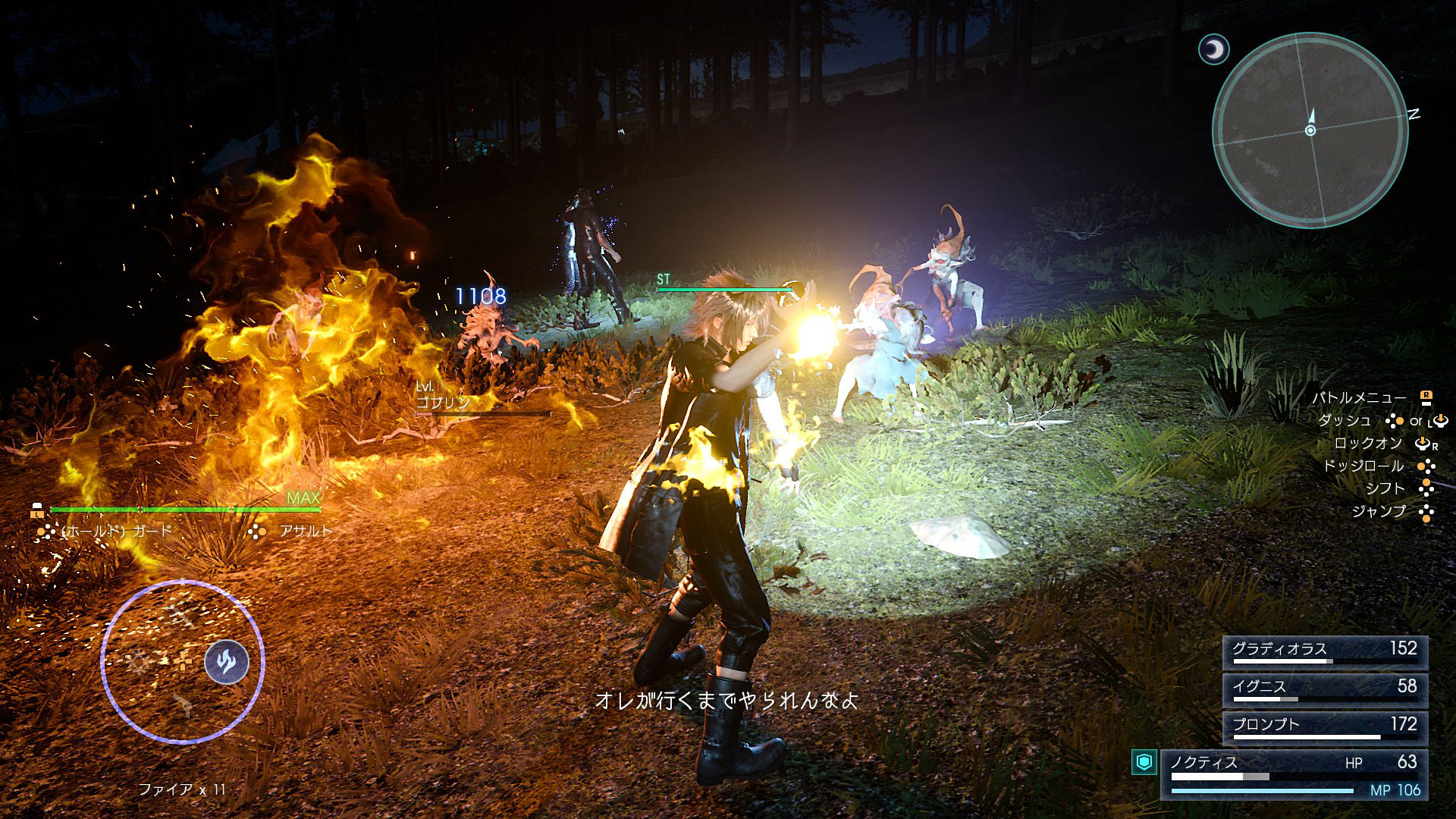
Task: Click the teal shield icon beside Noctis
Action: [1144, 761]
